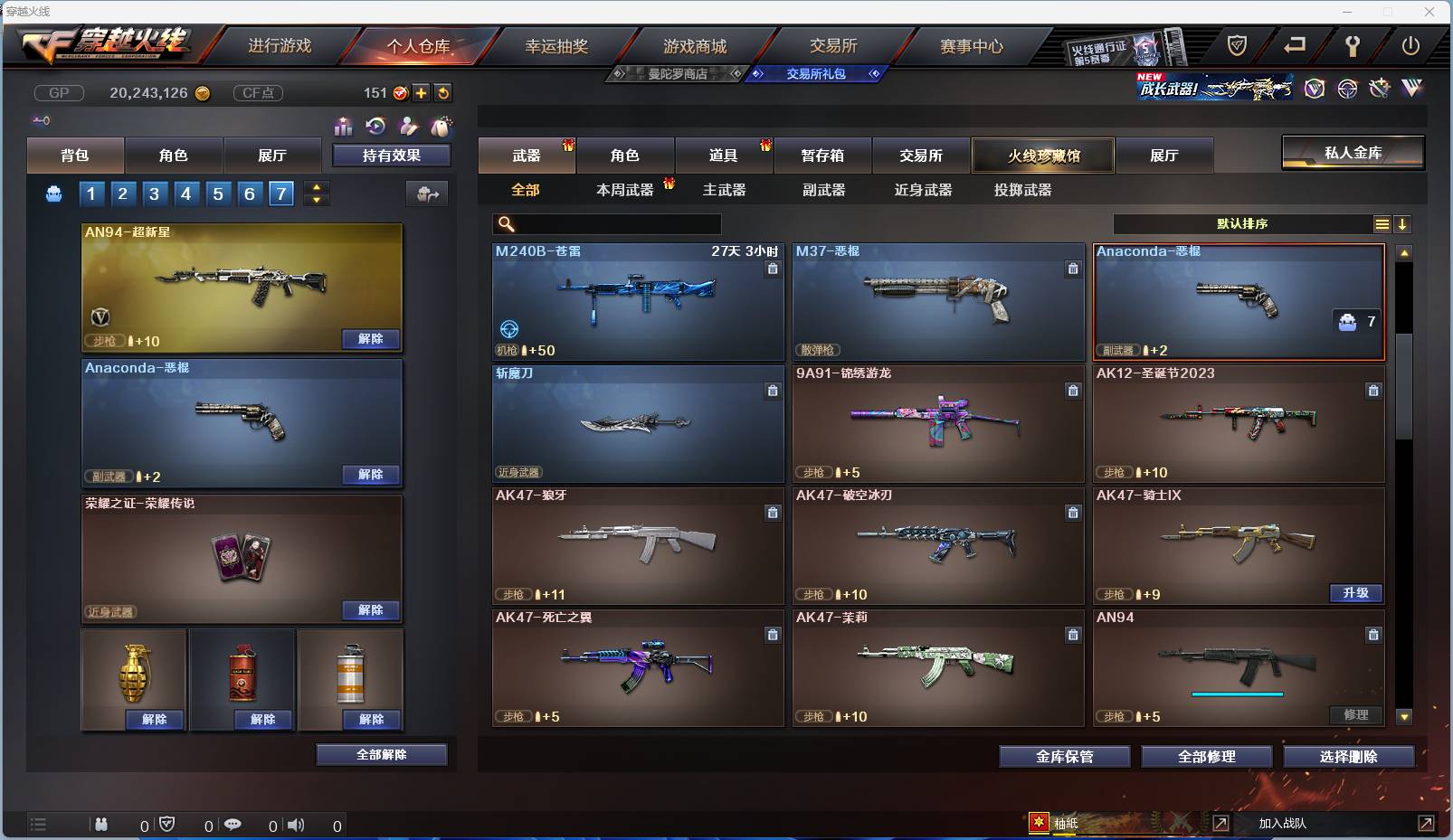
Task: Refresh balance with the circular arrow icon
Action: 443,92
